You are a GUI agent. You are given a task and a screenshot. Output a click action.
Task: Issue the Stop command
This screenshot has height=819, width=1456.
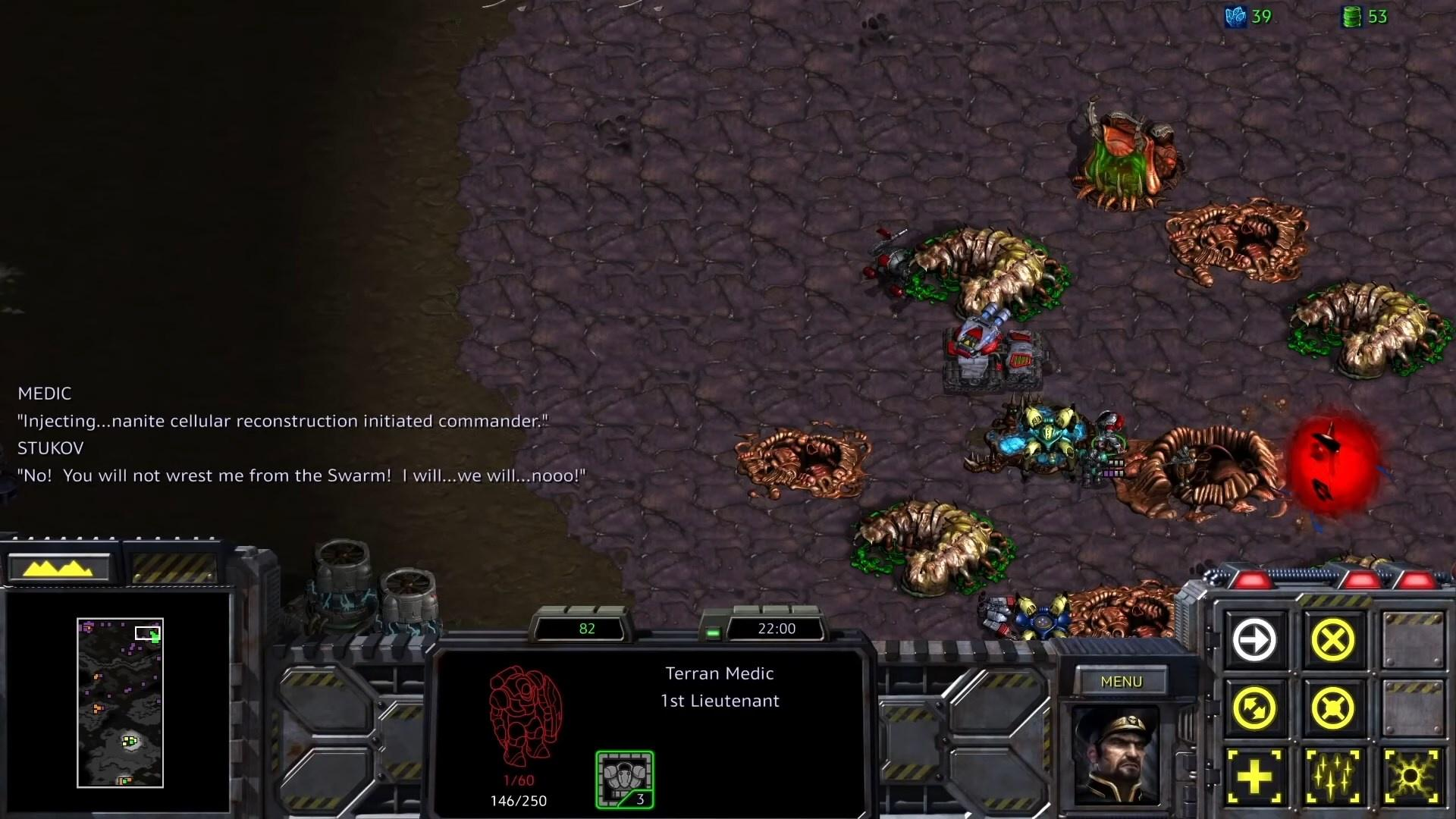[x=1332, y=640]
